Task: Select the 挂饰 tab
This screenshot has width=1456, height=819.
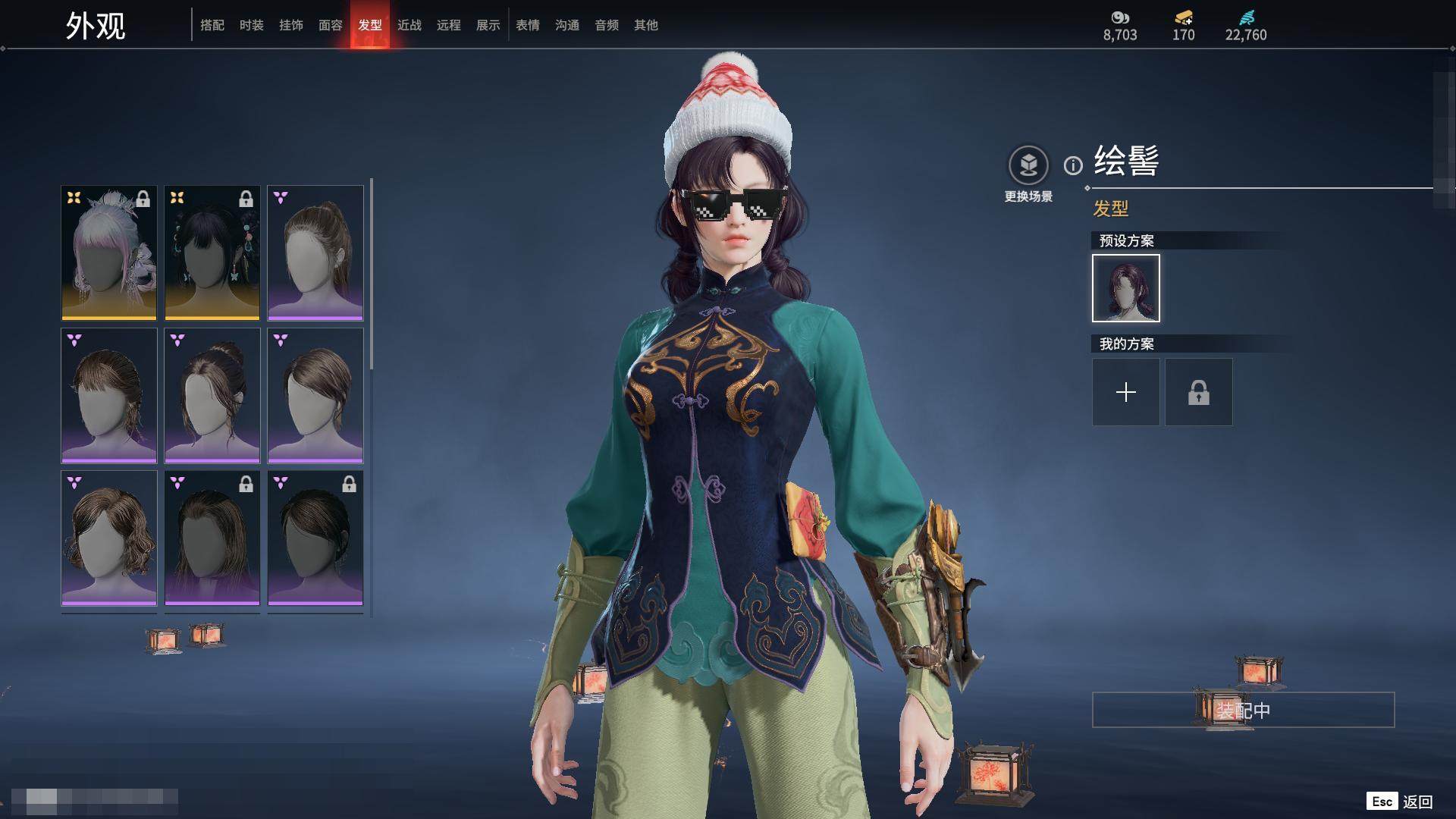Action: [291, 25]
